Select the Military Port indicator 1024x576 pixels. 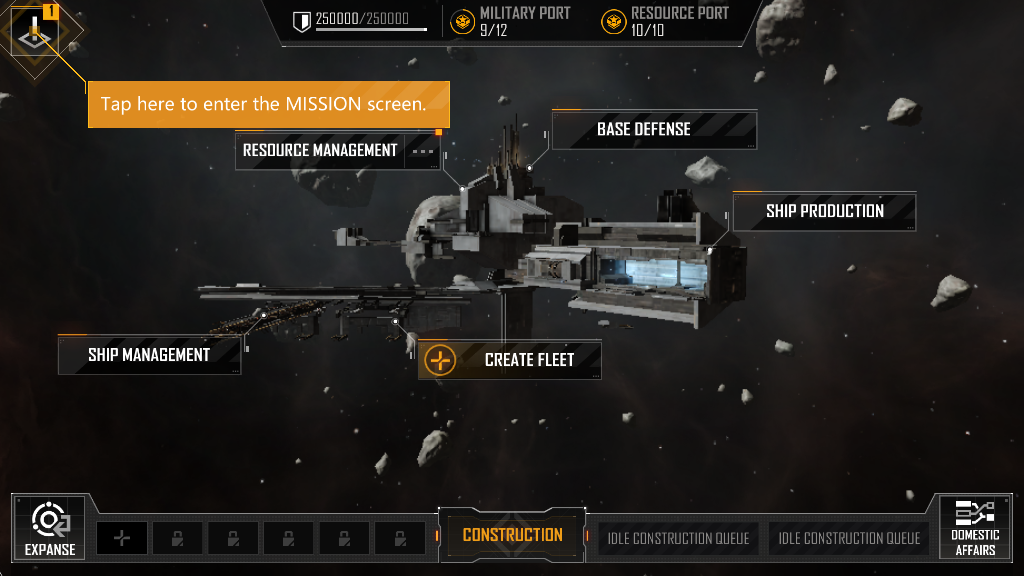click(511, 21)
